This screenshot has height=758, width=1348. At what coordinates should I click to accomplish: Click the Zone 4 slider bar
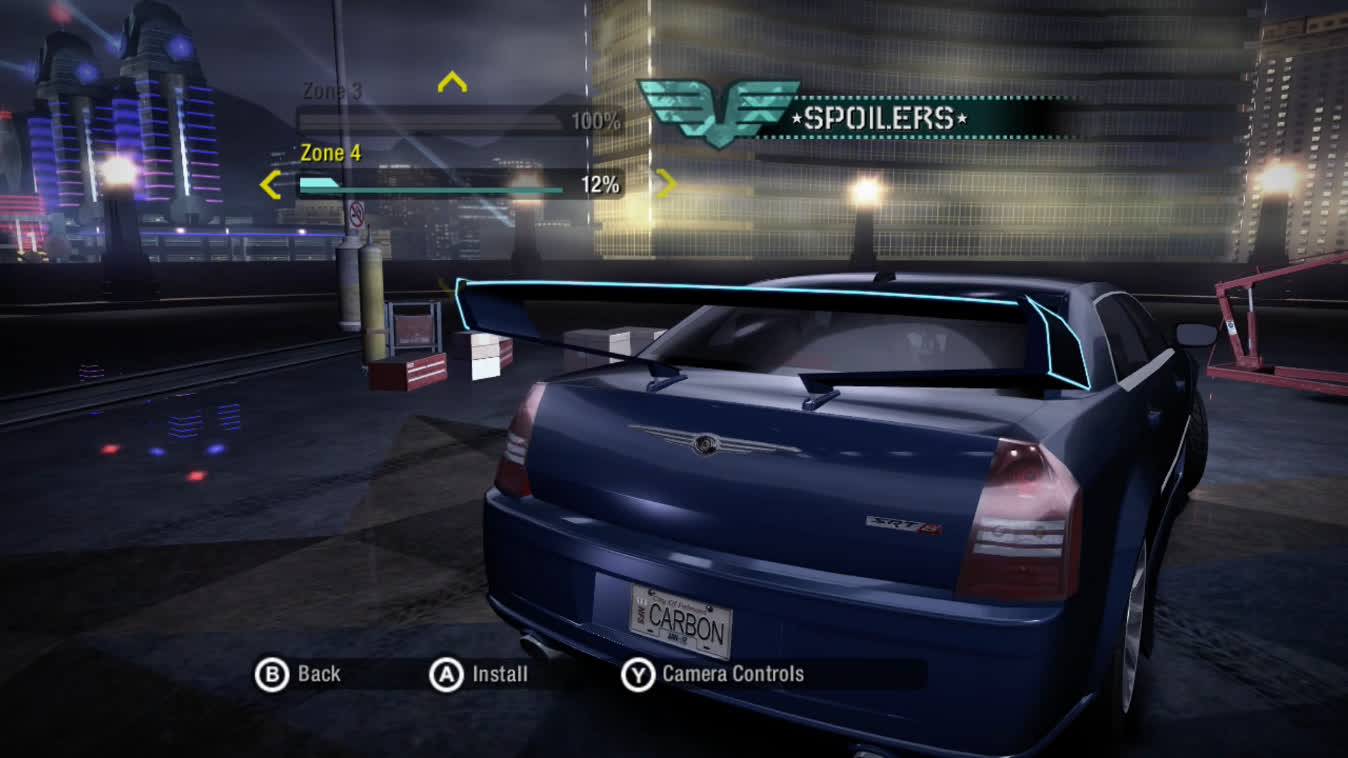[x=432, y=185]
